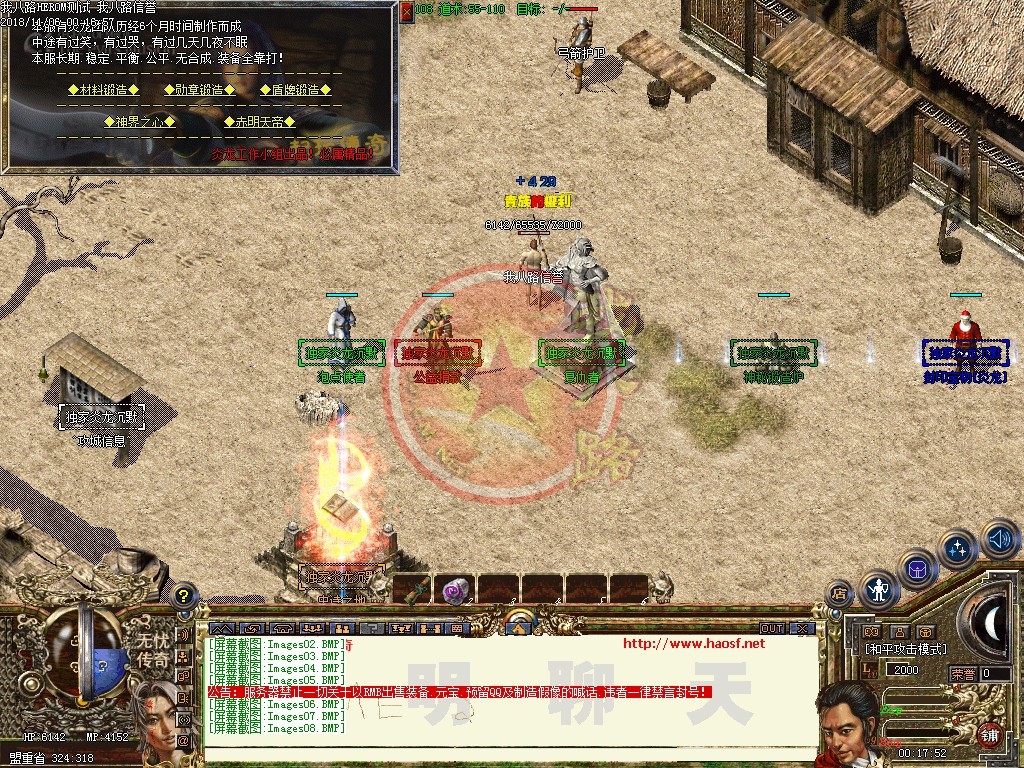Select the purple swirl orb belt item
Viewport: 1024px width, 768px height.
(456, 589)
